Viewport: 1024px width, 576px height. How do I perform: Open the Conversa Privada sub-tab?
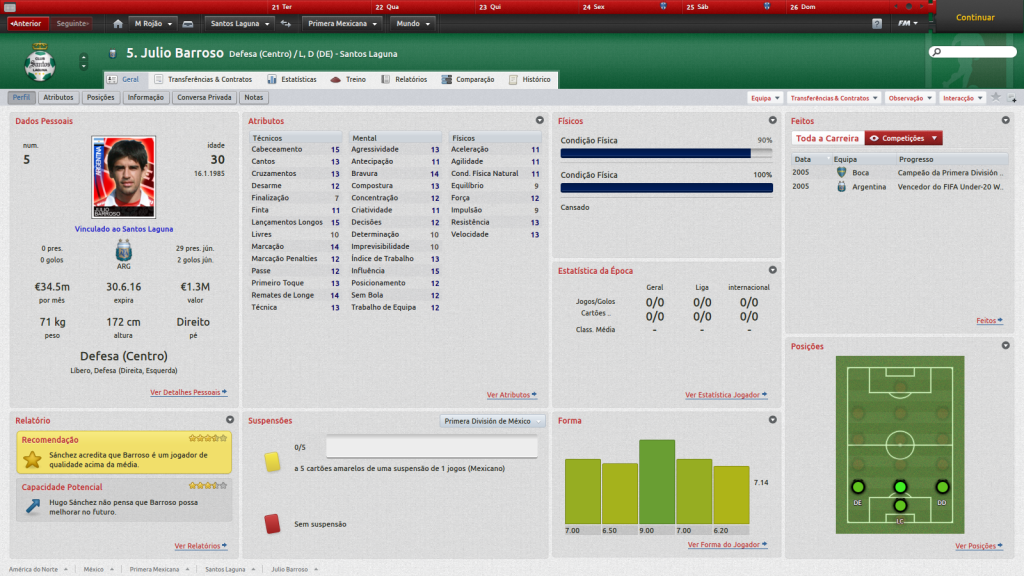click(205, 98)
